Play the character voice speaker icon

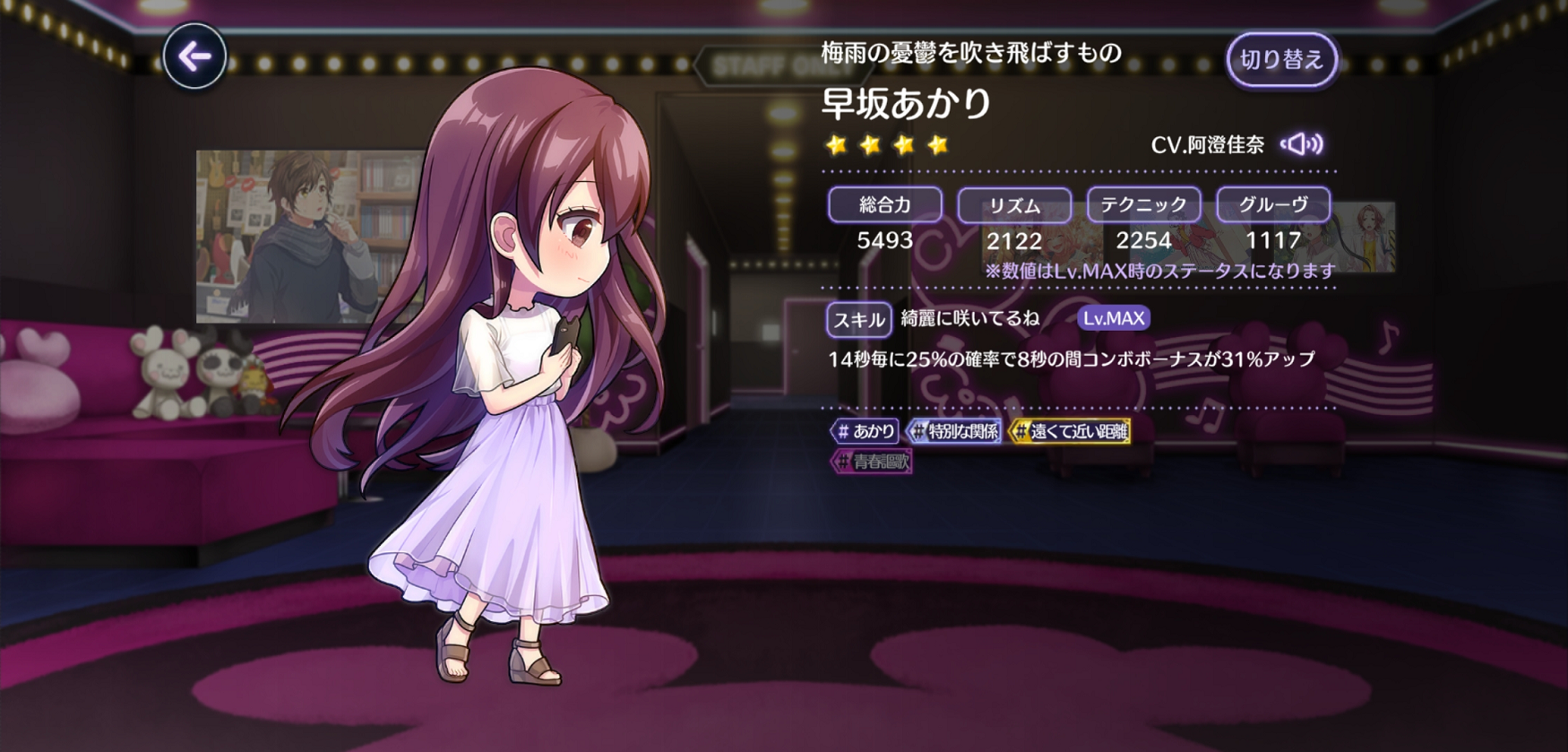tap(1302, 144)
